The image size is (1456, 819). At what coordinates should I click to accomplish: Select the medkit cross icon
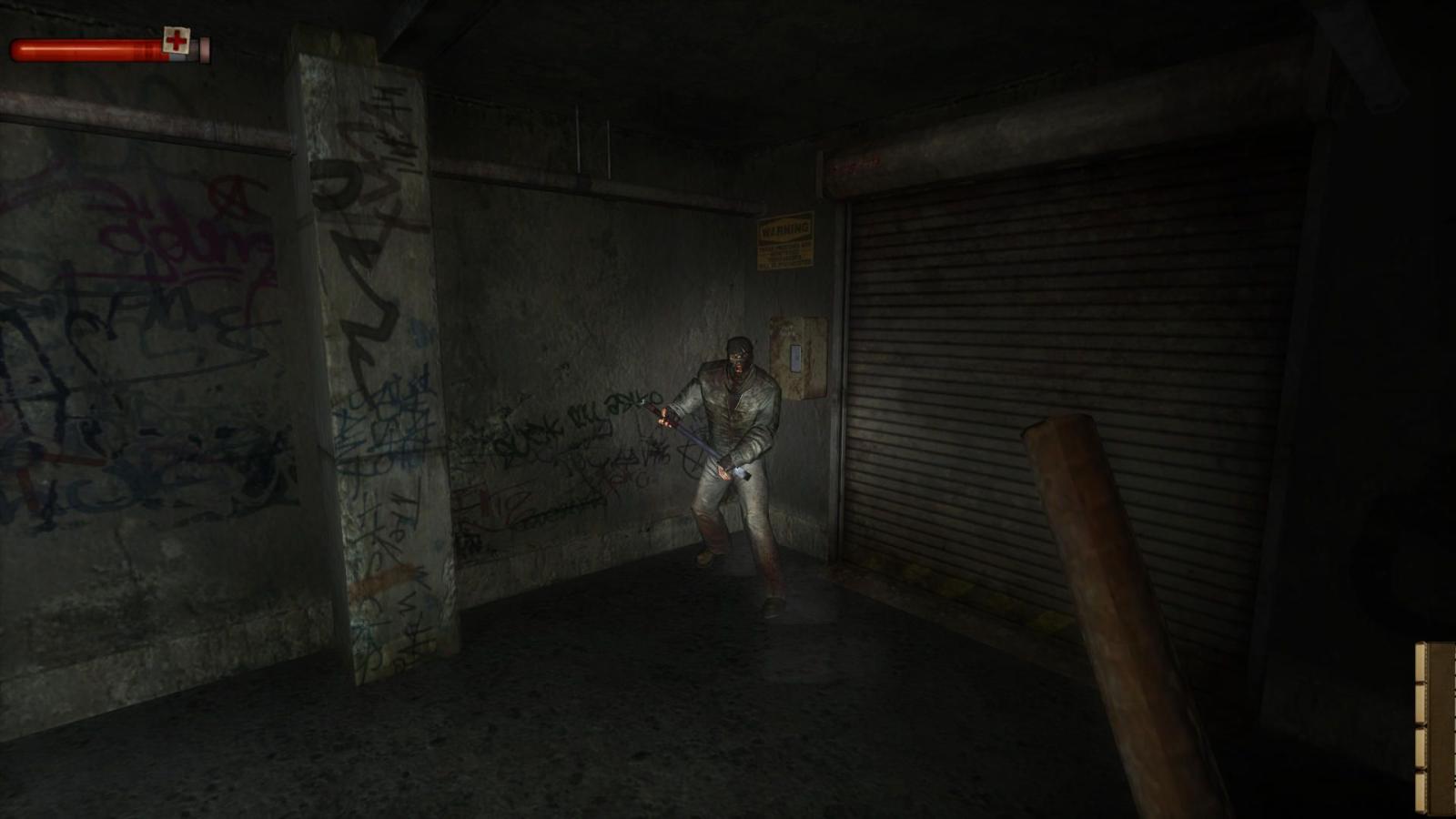click(x=175, y=40)
